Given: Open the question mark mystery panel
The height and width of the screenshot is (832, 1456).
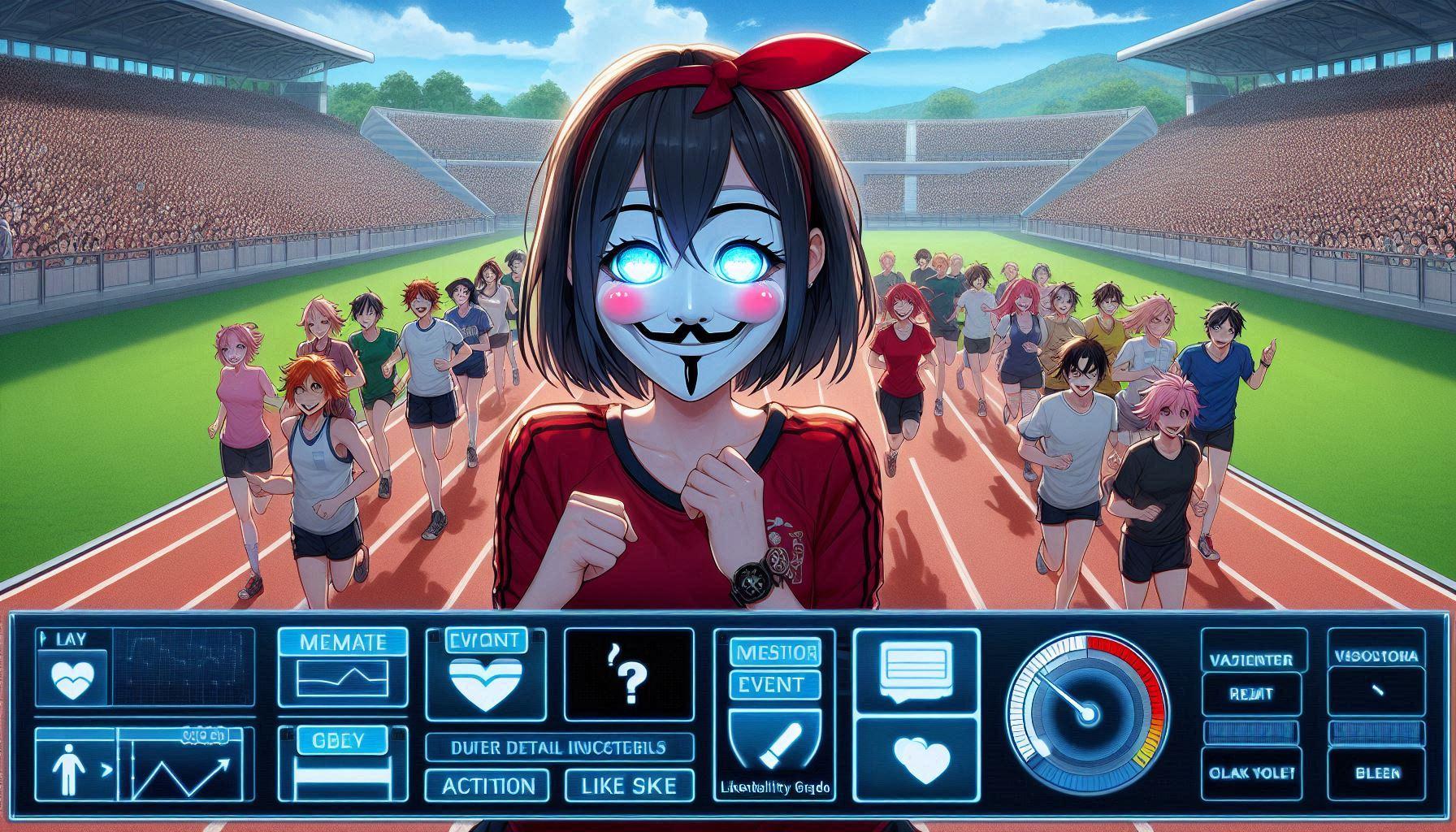Looking at the screenshot, I should [x=629, y=674].
